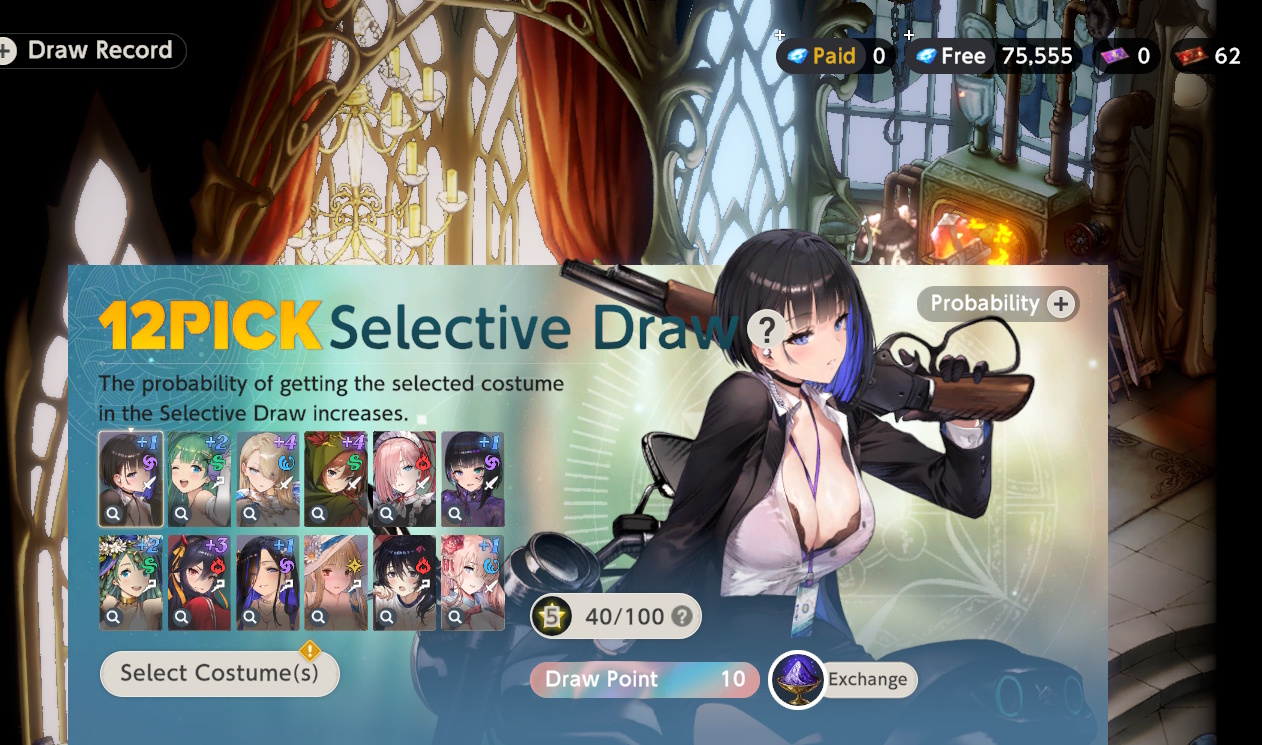Choose the black-and-blue long-haired costume card
Image resolution: width=1262 pixels, height=745 pixels.
[x=267, y=582]
